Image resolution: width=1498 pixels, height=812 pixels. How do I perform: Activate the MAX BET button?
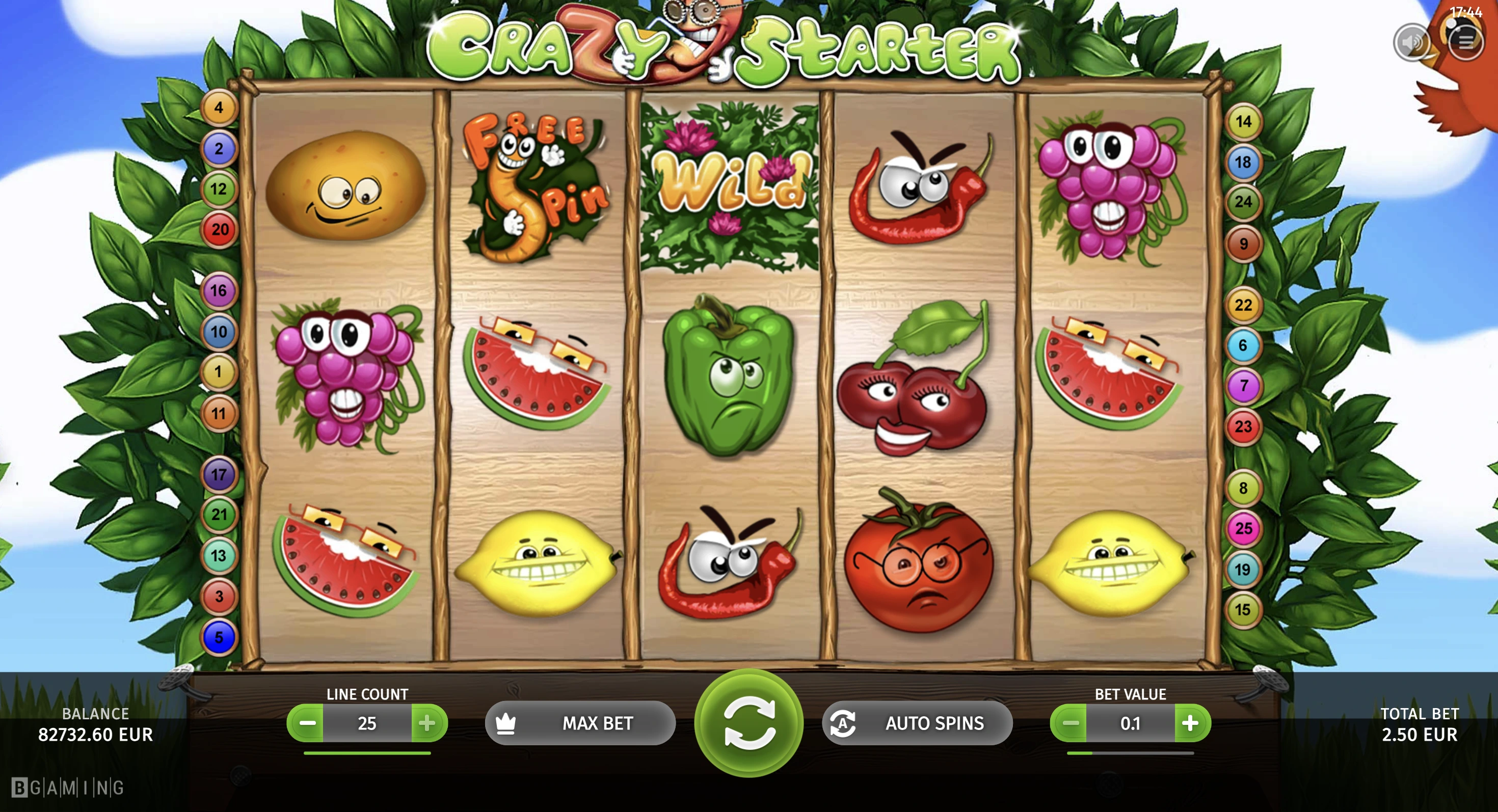coord(580,723)
